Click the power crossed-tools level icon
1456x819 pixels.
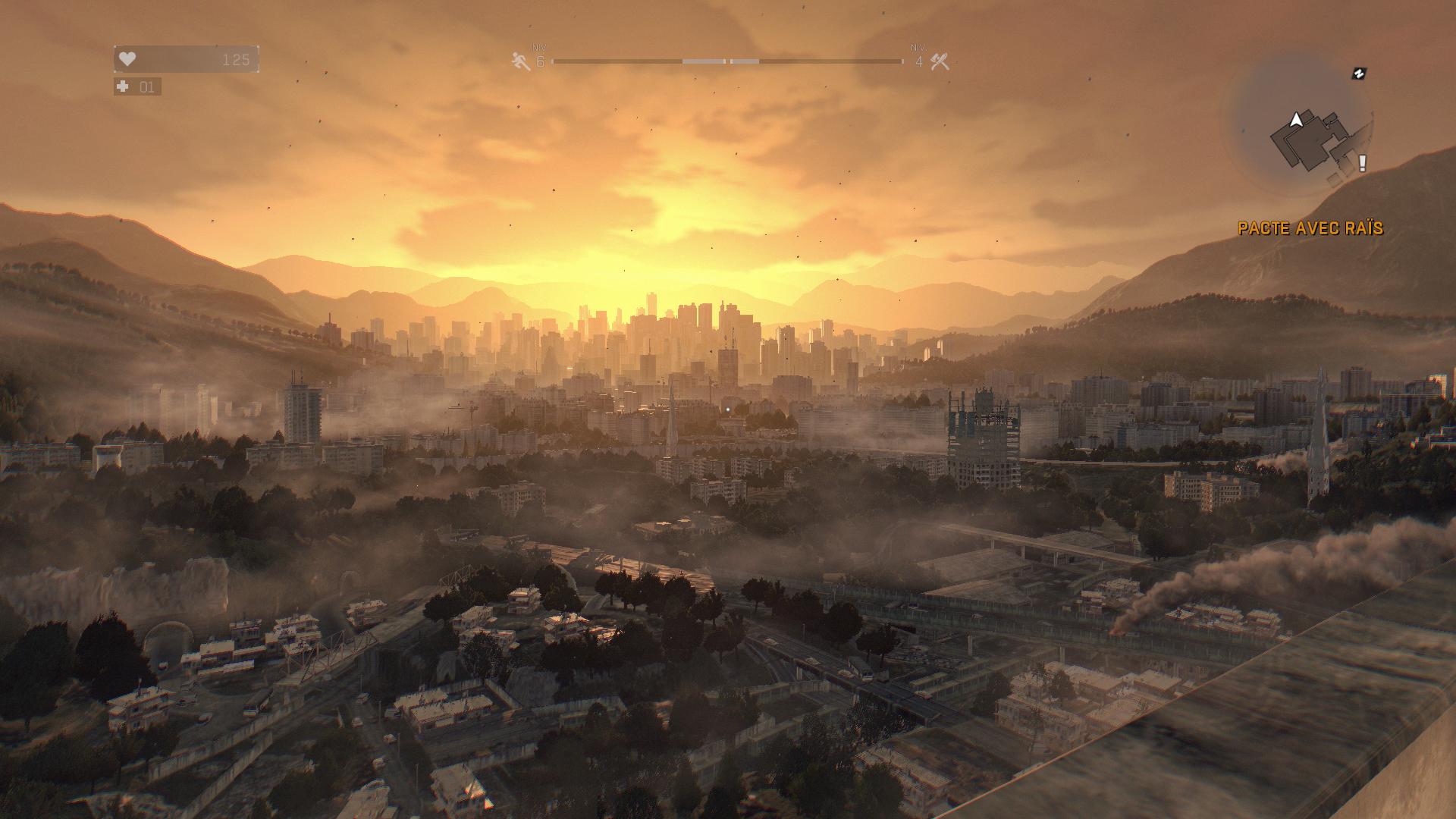[x=940, y=61]
